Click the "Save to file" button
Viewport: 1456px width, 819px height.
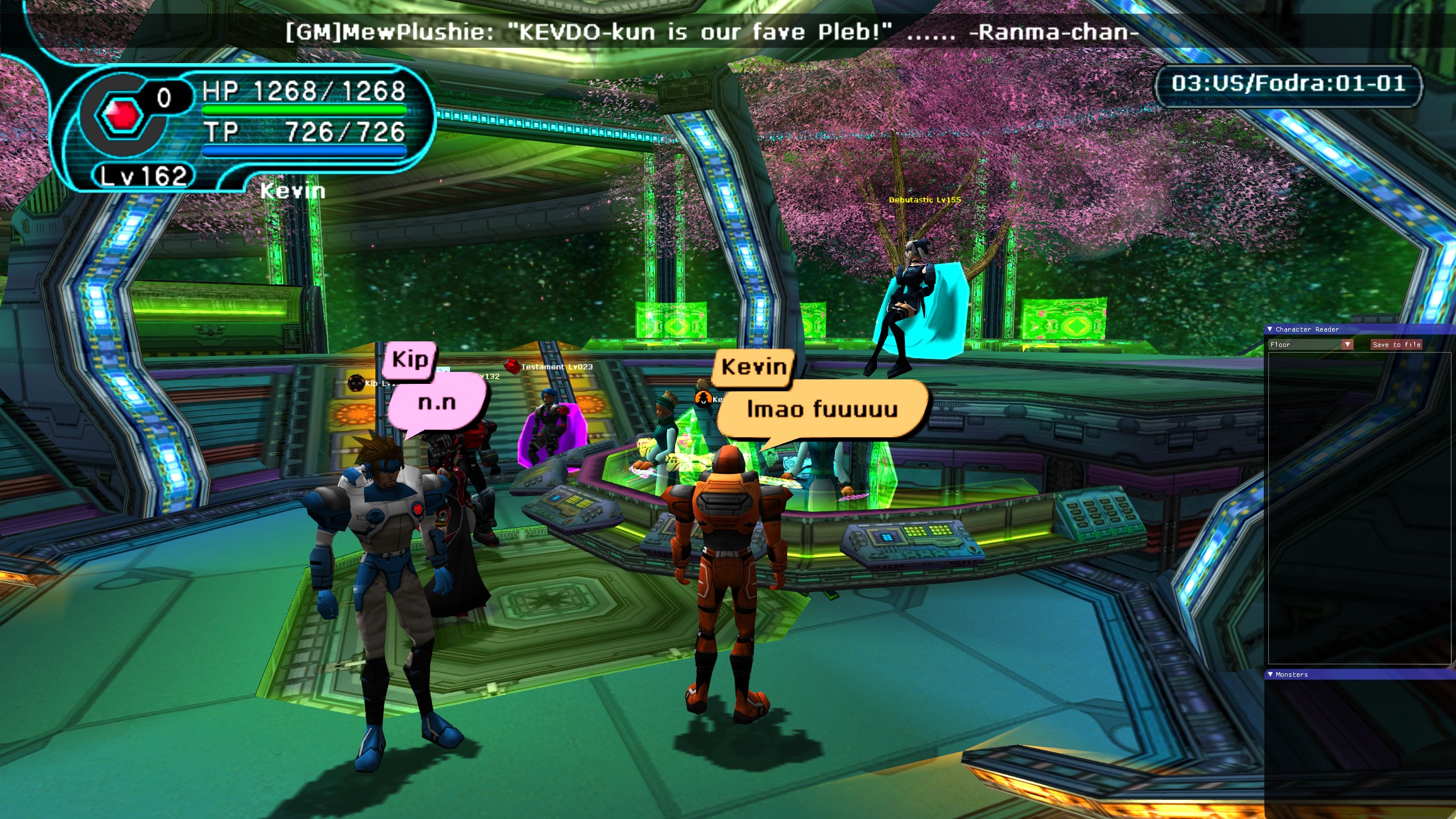(1396, 345)
